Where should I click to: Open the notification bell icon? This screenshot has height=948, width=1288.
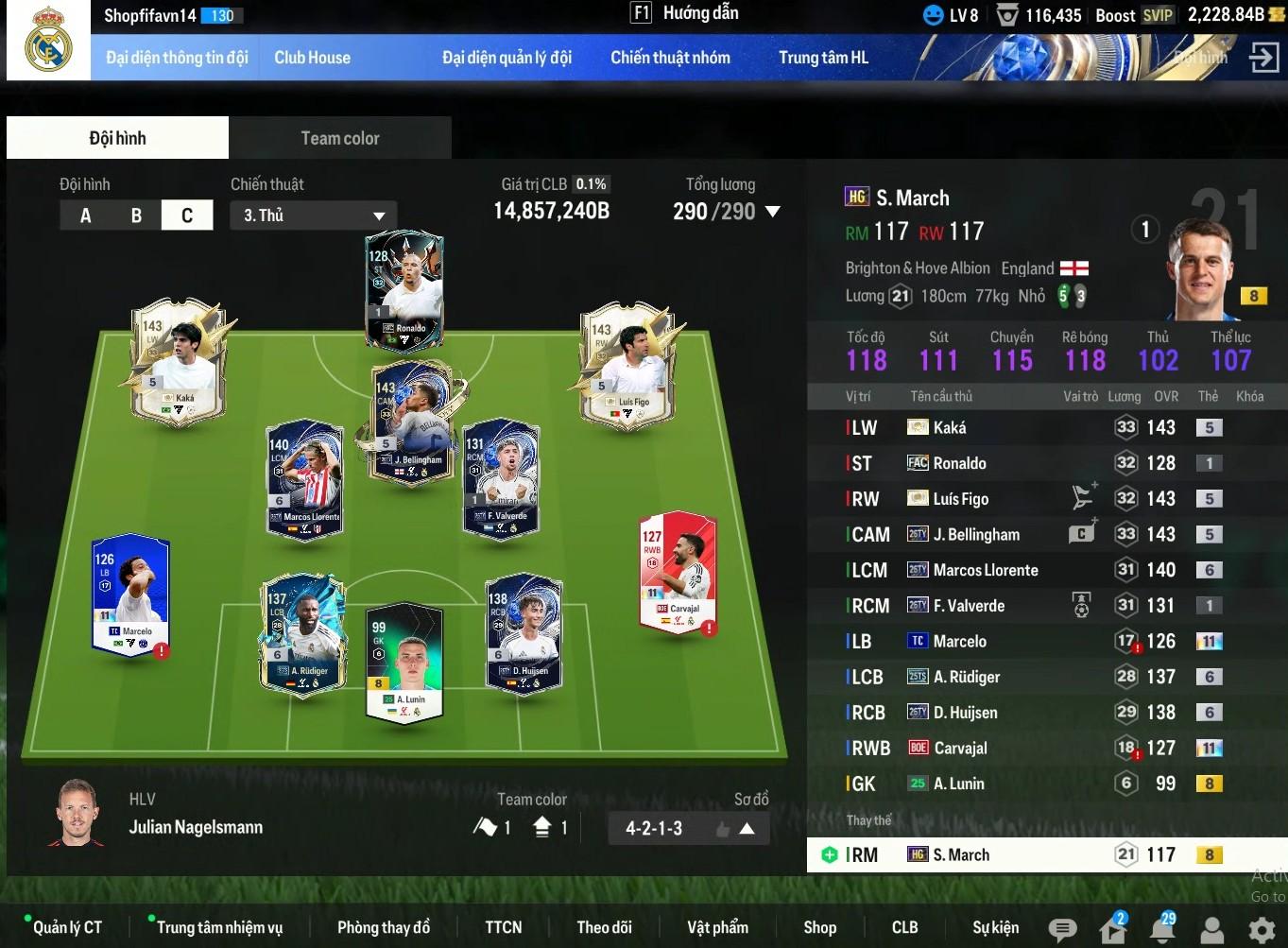(1162, 929)
